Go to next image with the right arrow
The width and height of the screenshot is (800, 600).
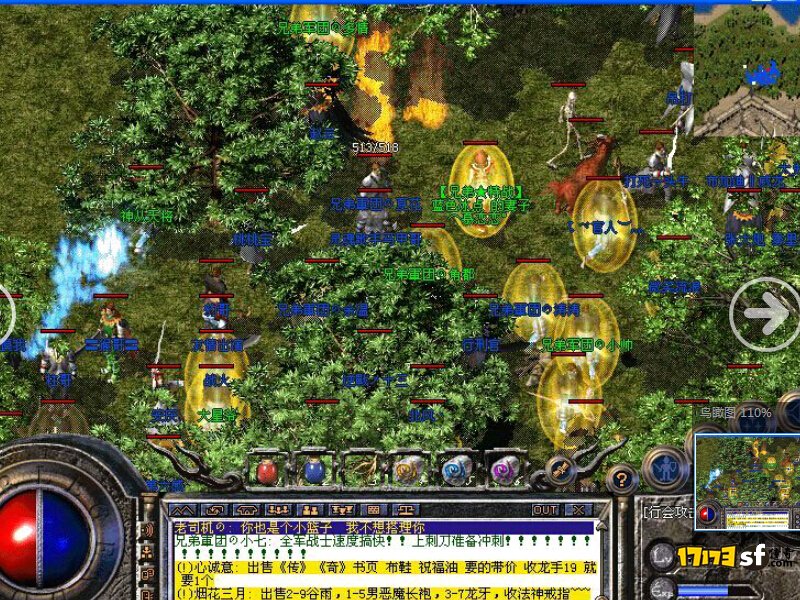(x=764, y=313)
